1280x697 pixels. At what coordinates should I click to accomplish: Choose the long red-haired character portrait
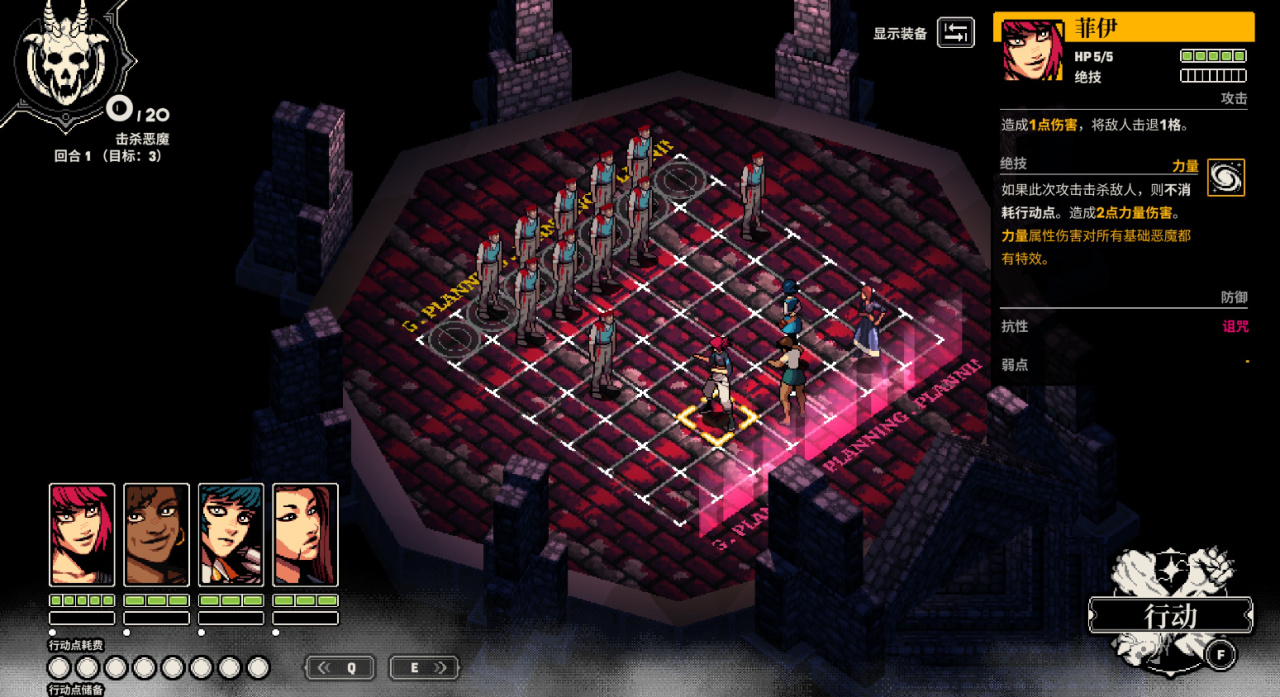coord(305,534)
